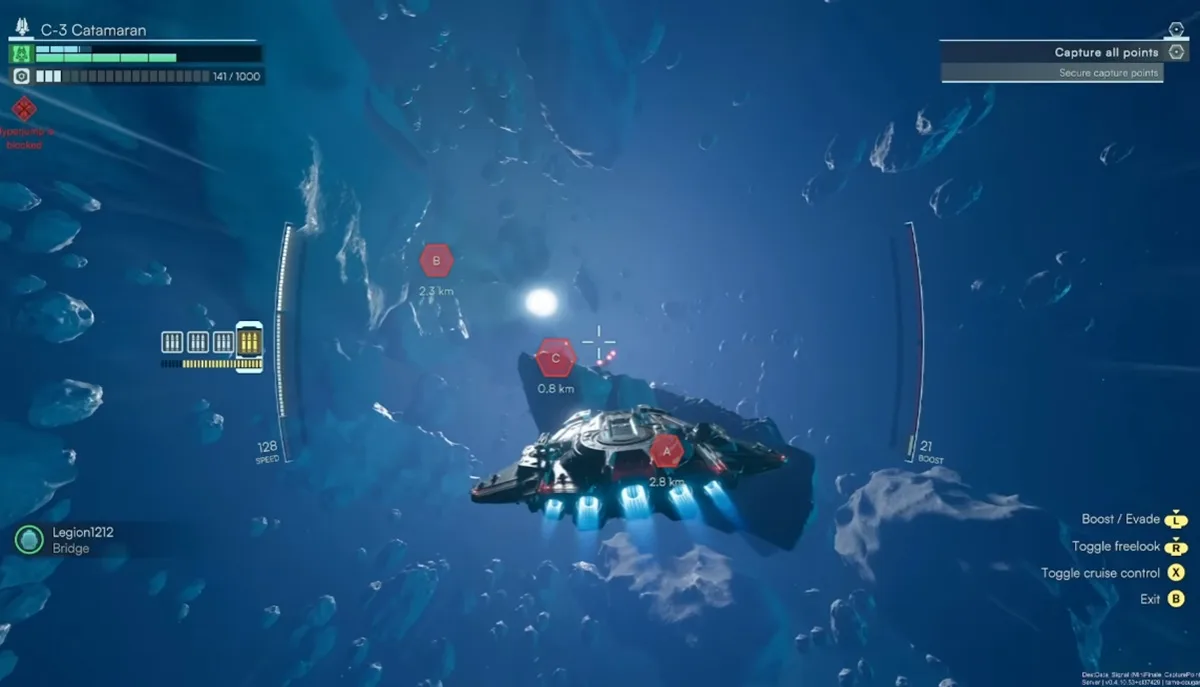
Task: Select the highlighted yellow weapon slot
Action: (249, 342)
